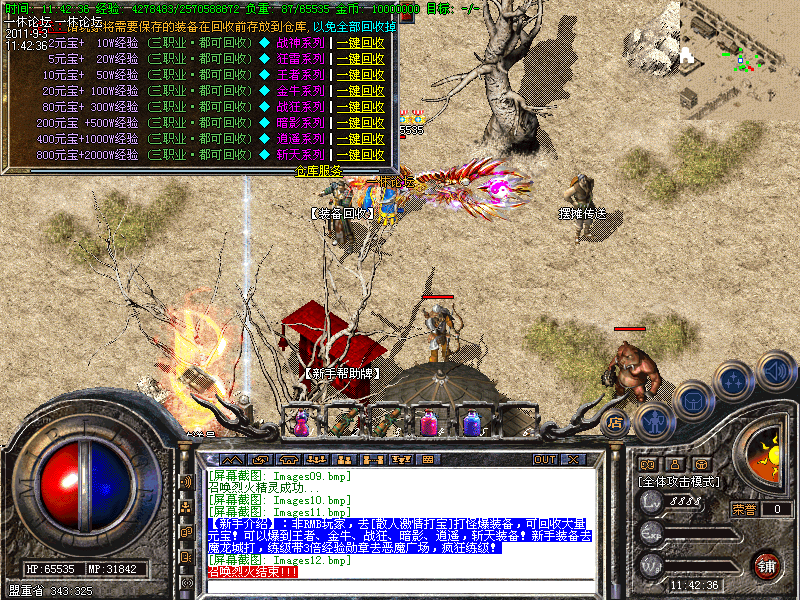Choose 一键回收 beside 王者系列
The height and width of the screenshot is (600, 800).
pyautogui.click(x=361, y=75)
